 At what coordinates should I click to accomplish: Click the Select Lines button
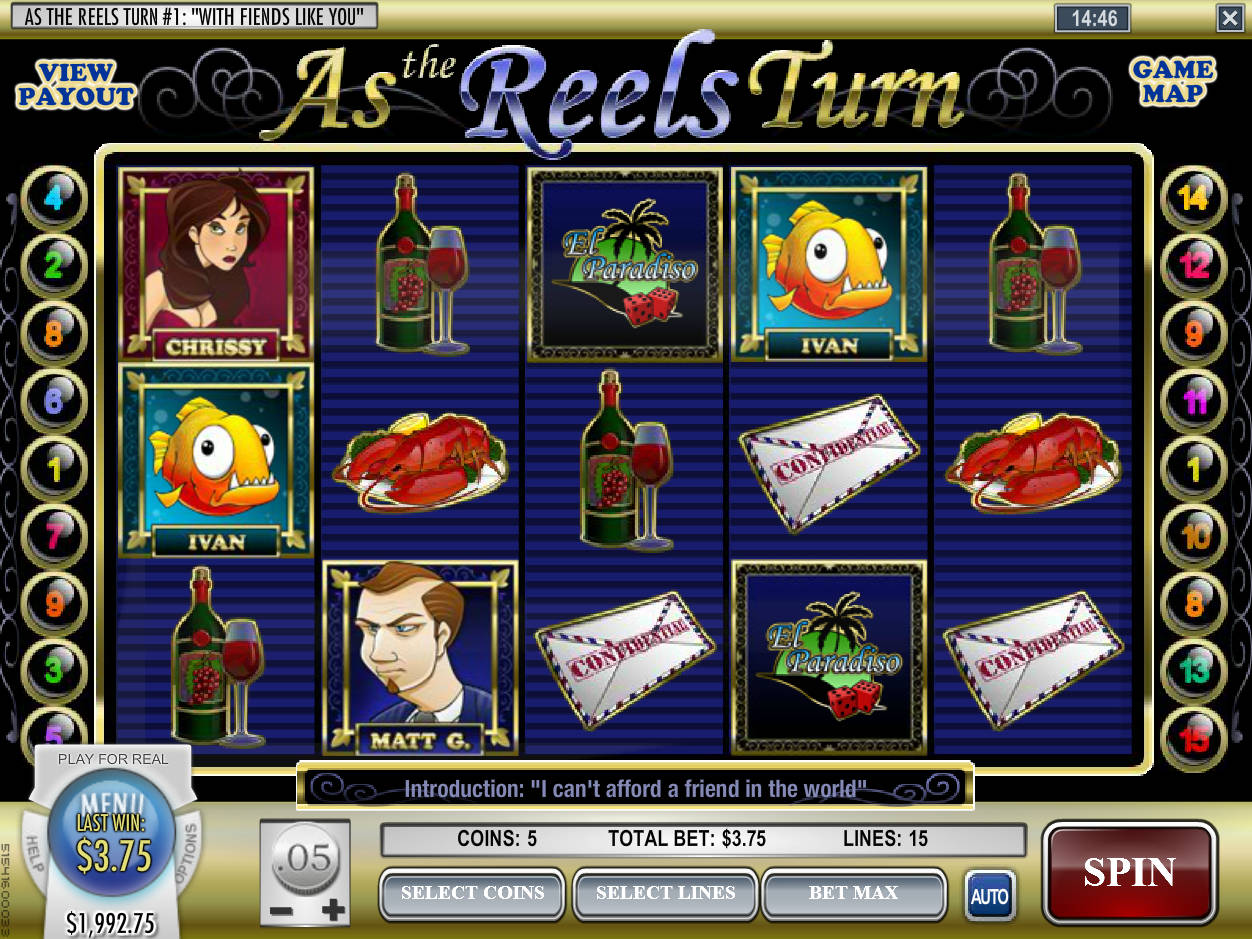(x=665, y=893)
